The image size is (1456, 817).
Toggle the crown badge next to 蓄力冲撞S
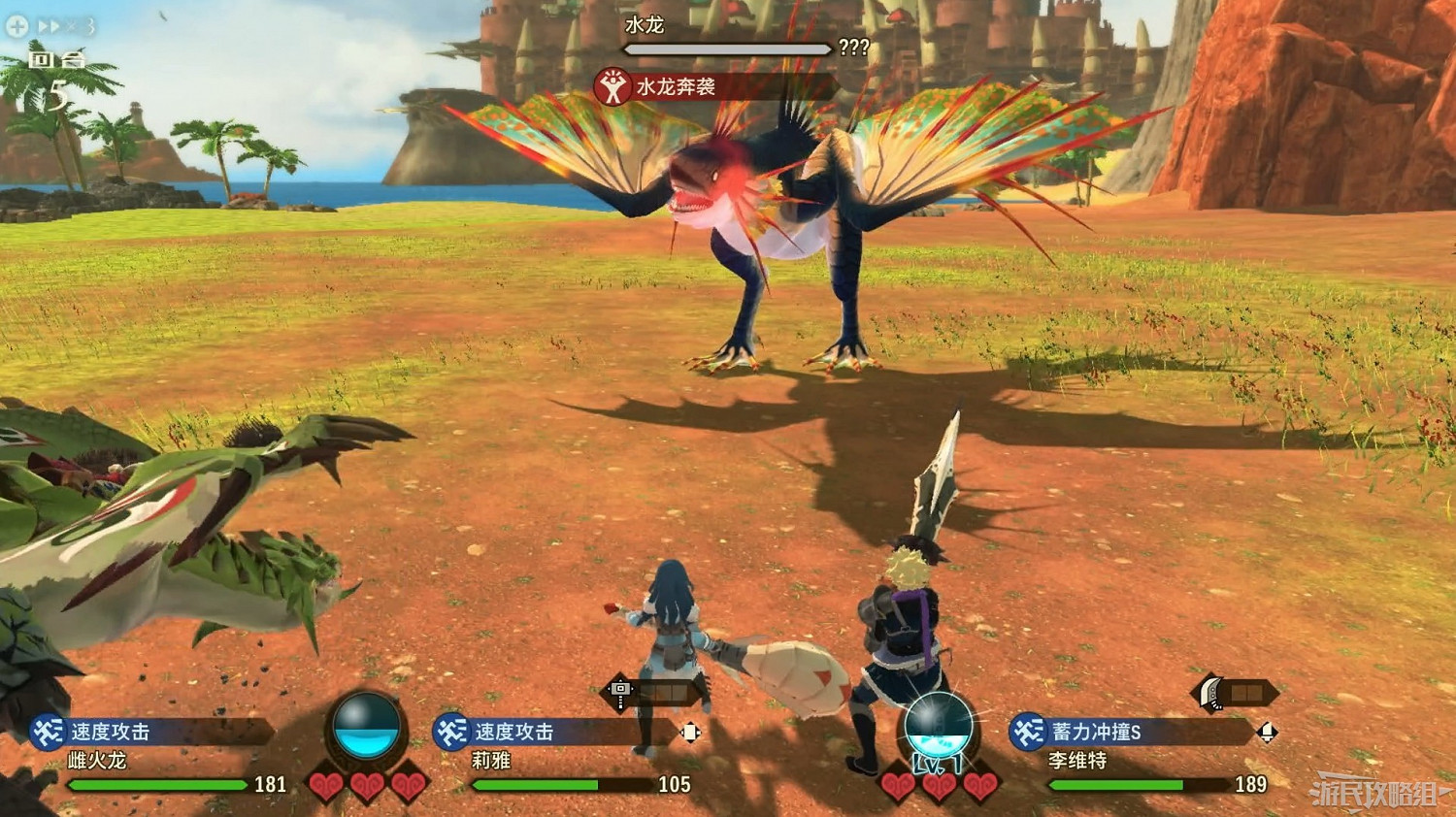click(1269, 733)
